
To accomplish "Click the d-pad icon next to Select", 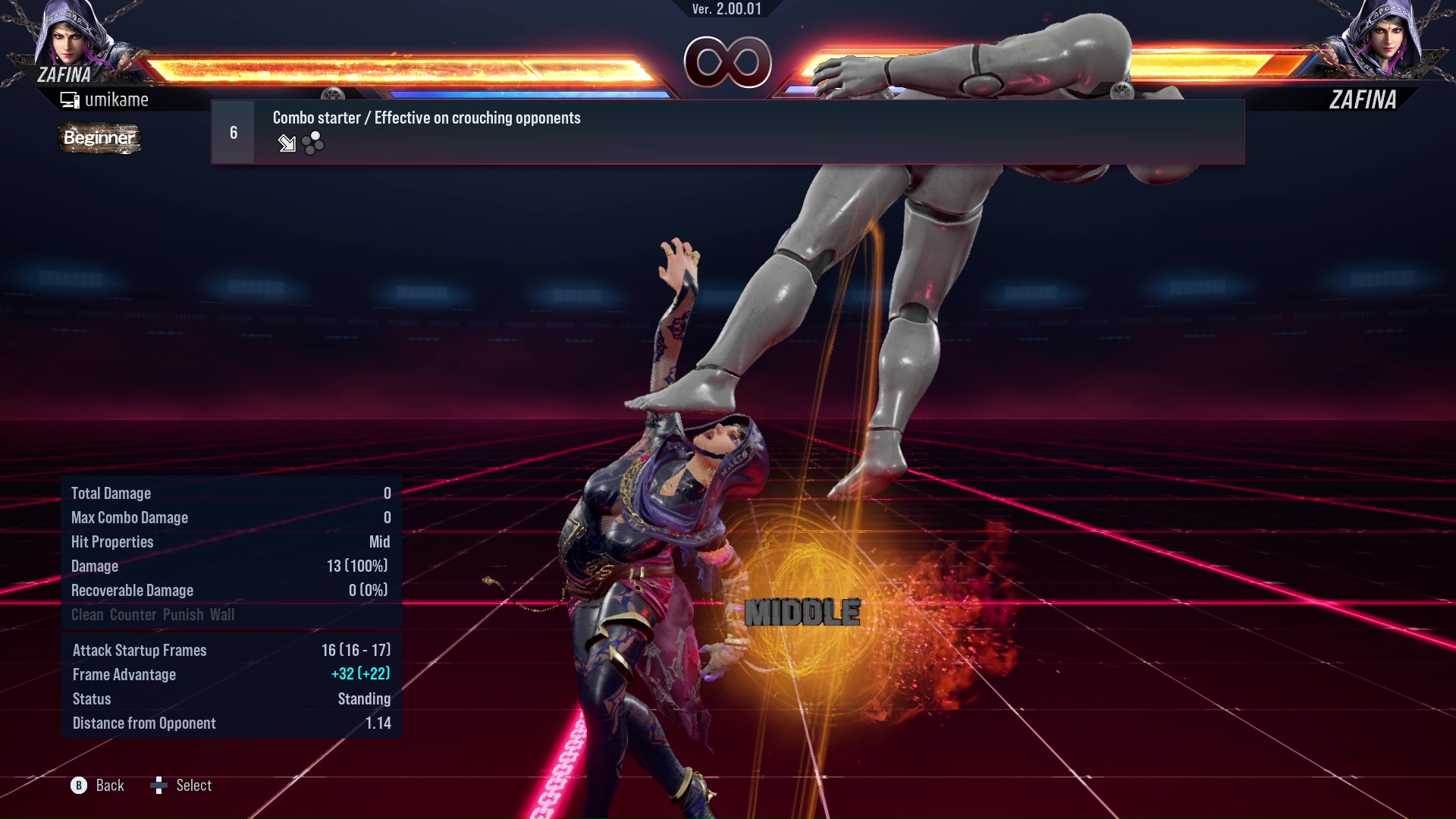I will pyautogui.click(x=160, y=786).
